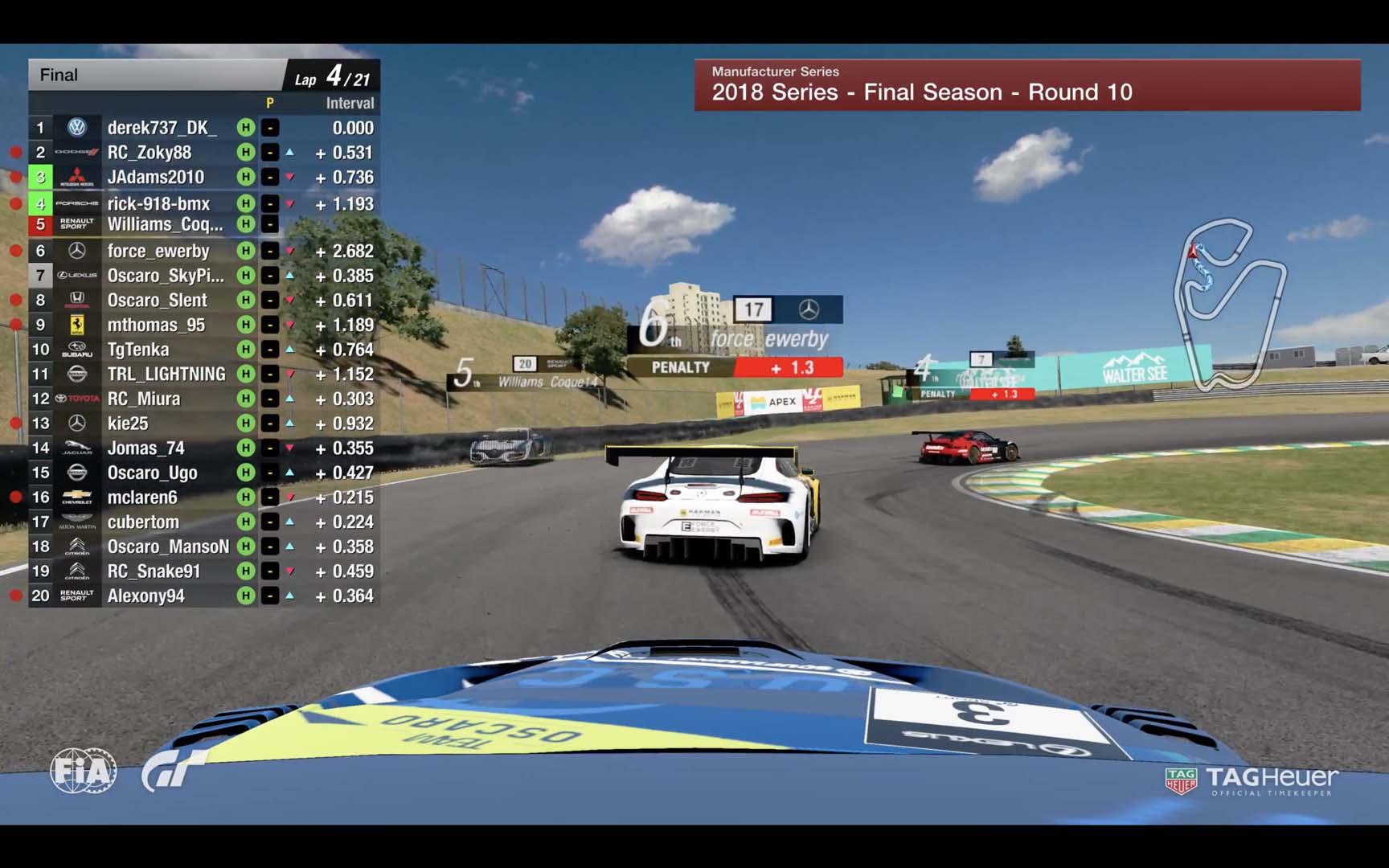Pick the kie25 leaderboard row
Screen dimensions: 1389x868
coord(128,424)
